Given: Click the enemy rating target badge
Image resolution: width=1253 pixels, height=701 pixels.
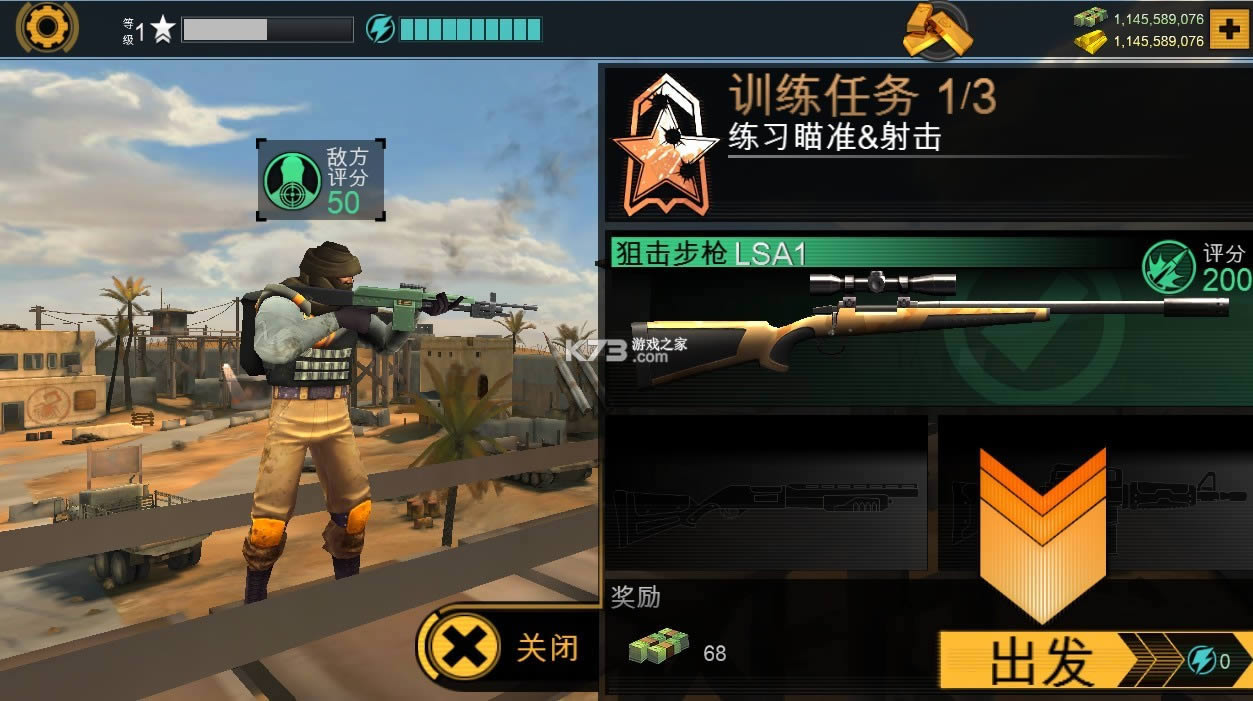Looking at the screenshot, I should (292, 181).
